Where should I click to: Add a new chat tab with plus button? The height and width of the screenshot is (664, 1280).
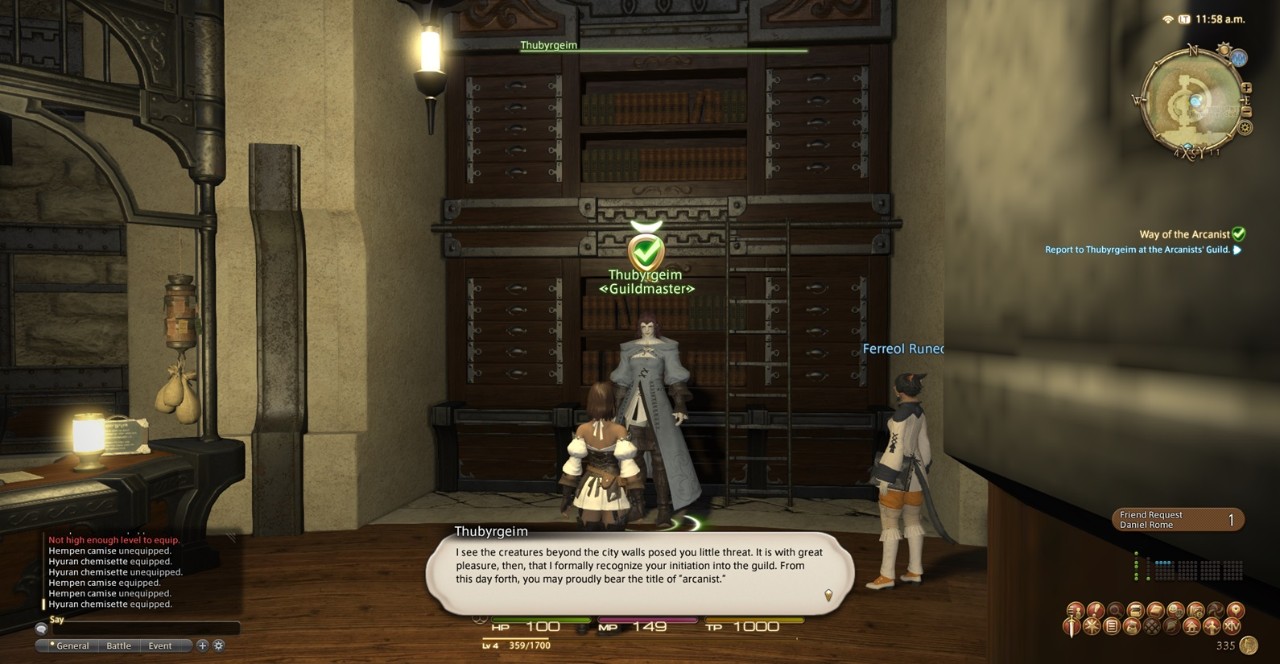click(x=202, y=645)
